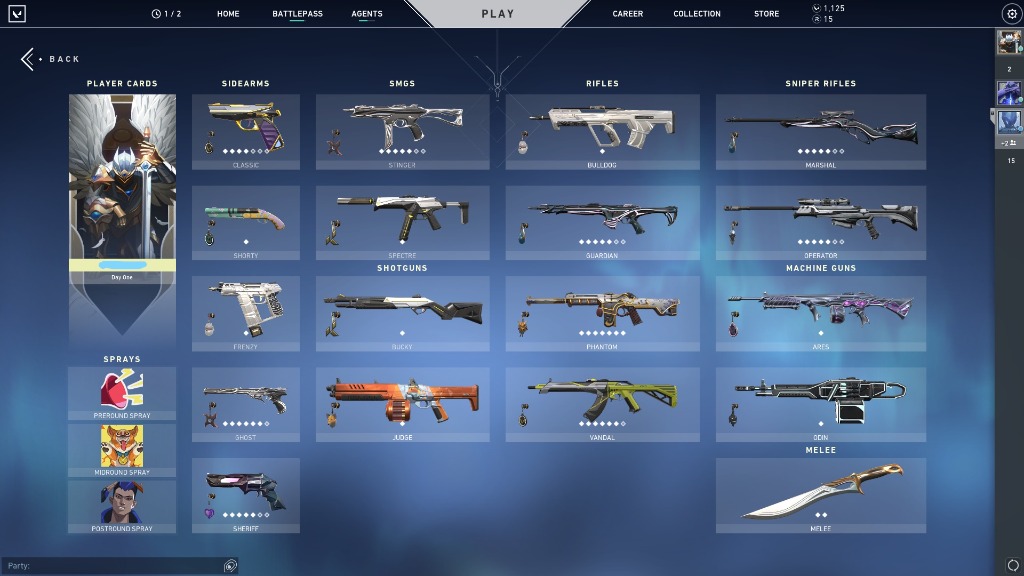Image resolution: width=1024 pixels, height=576 pixels.
Task: Visit the Store
Action: pyautogui.click(x=766, y=14)
